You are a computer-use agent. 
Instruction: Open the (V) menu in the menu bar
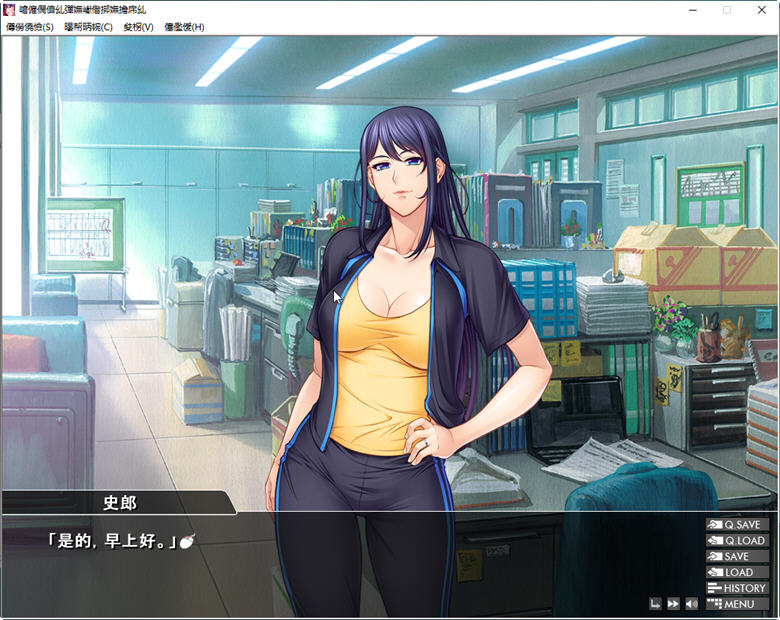coord(138,27)
